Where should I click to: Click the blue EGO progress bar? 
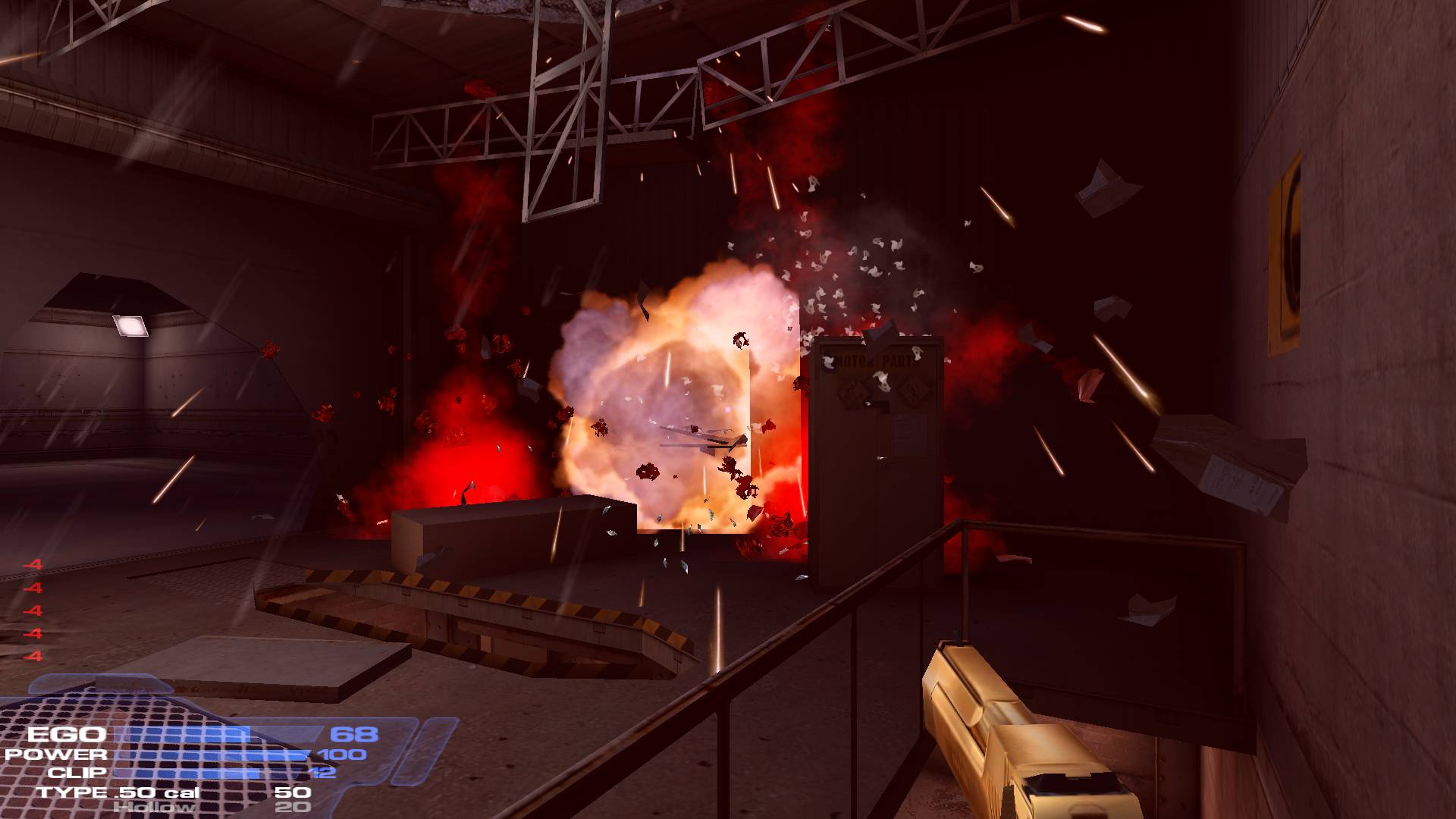(x=178, y=733)
